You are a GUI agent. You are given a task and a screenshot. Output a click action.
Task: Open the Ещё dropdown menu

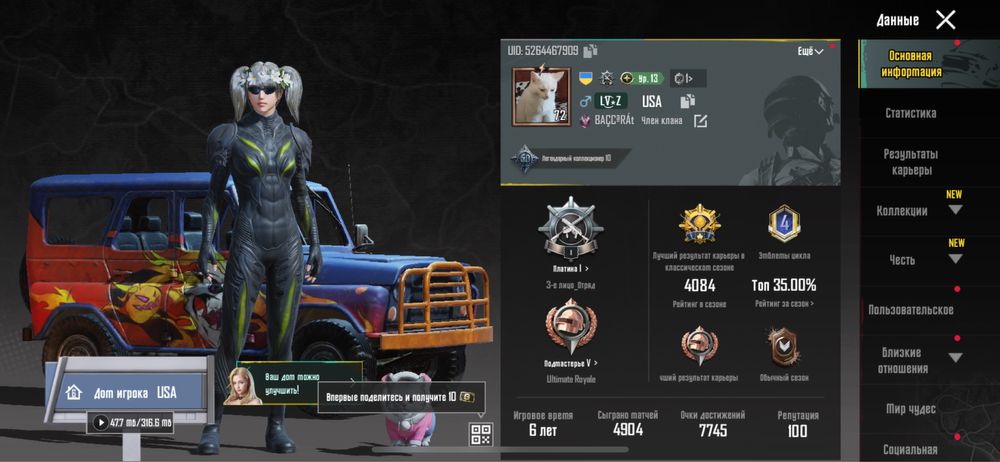[x=810, y=51]
